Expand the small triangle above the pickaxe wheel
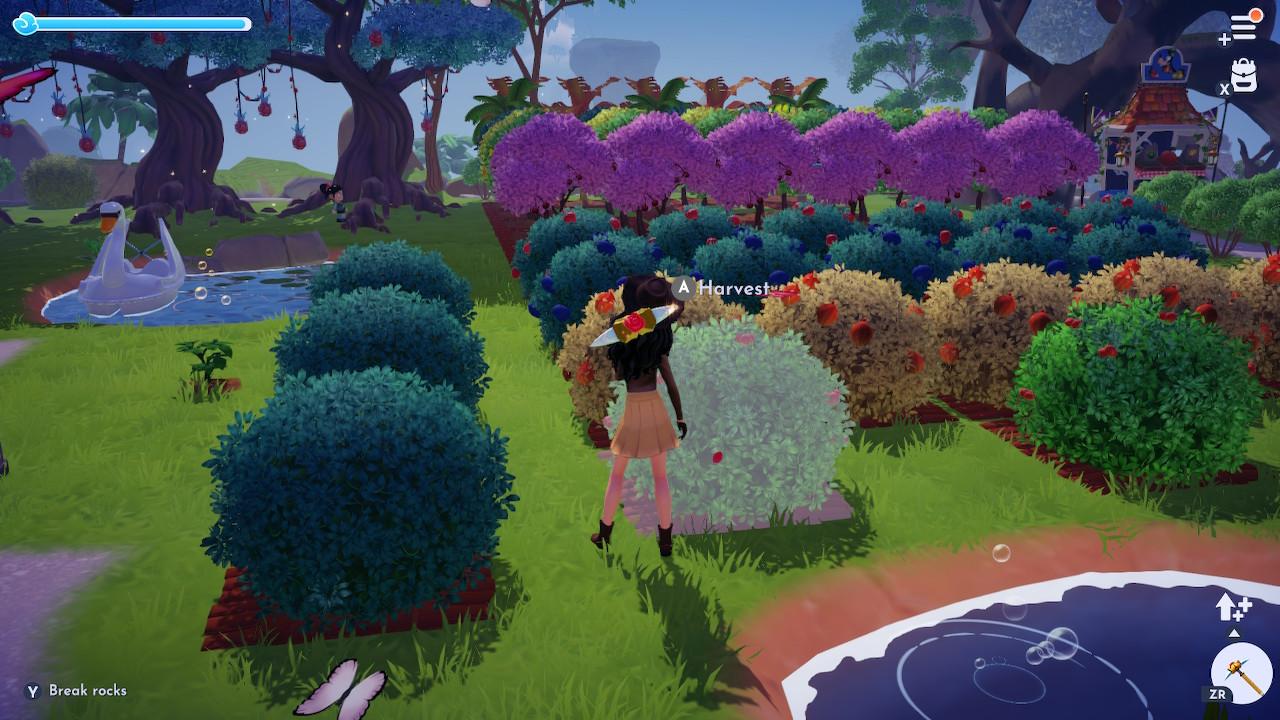 coord(1235,634)
